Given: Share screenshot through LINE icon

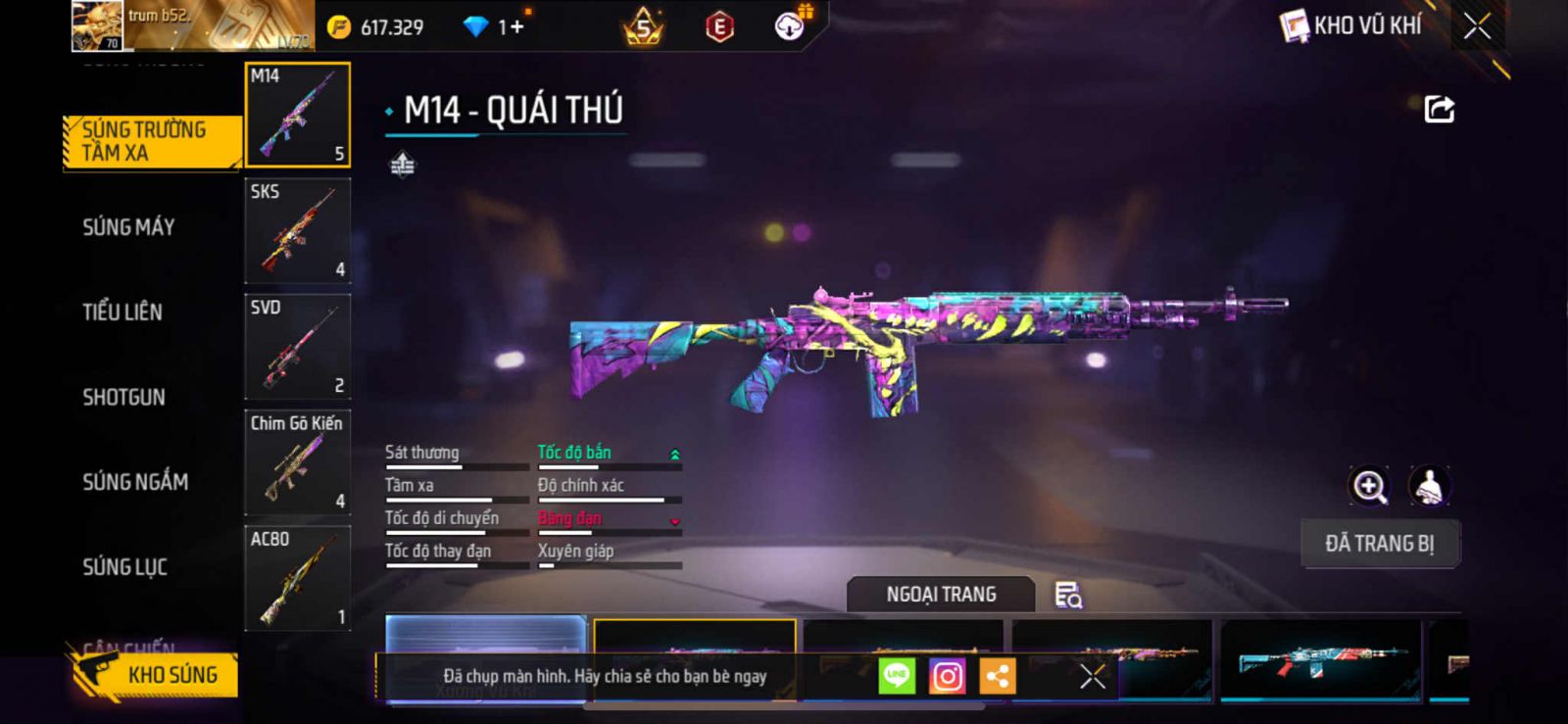Looking at the screenshot, I should 897,676.
